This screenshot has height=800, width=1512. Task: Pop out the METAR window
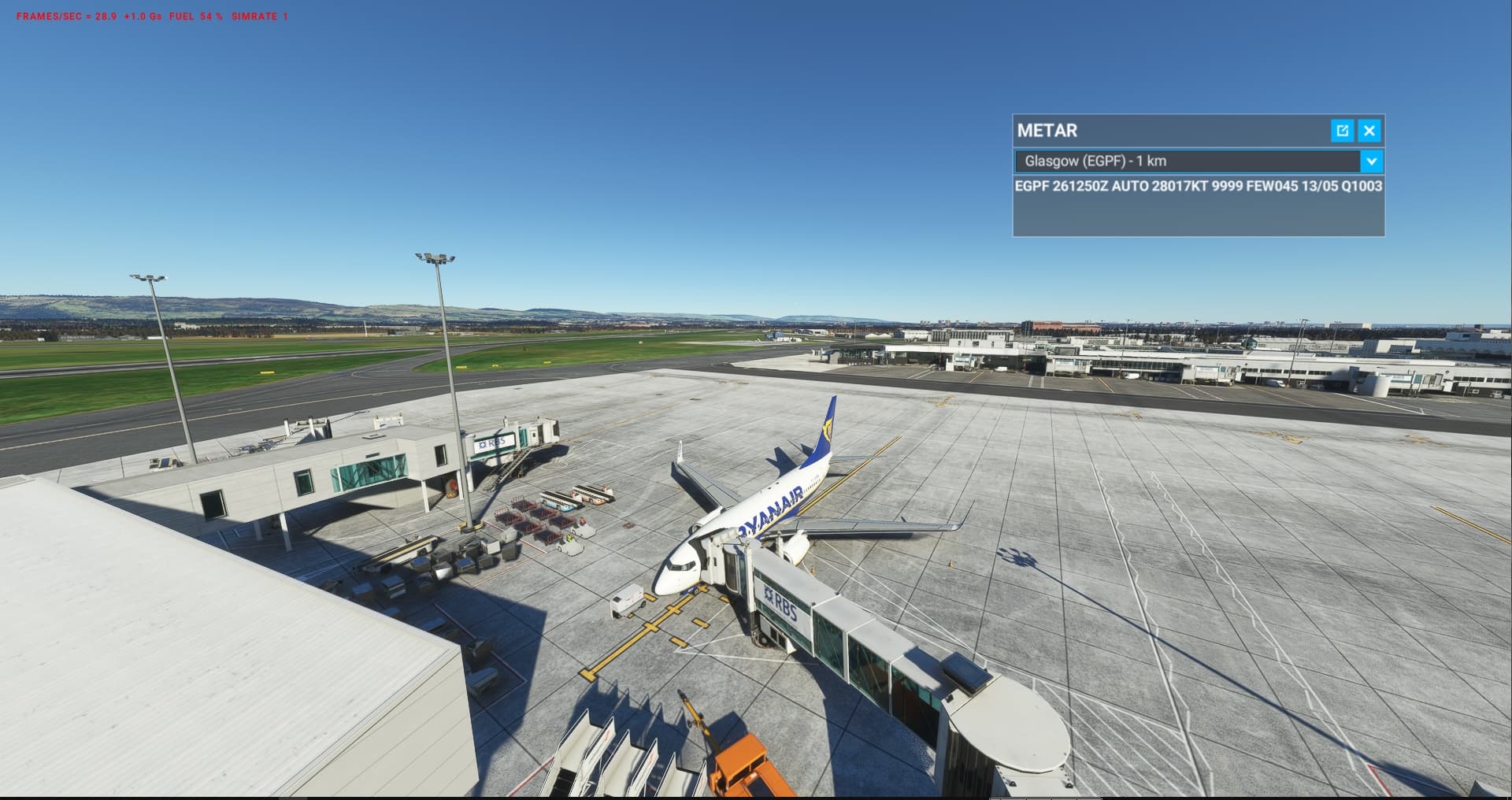(1342, 131)
